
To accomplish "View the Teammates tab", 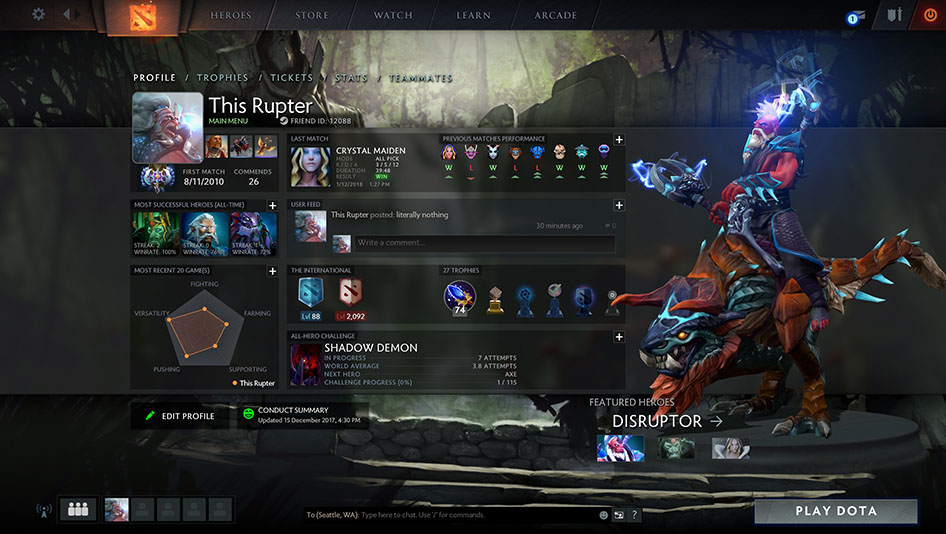I will tap(421, 78).
